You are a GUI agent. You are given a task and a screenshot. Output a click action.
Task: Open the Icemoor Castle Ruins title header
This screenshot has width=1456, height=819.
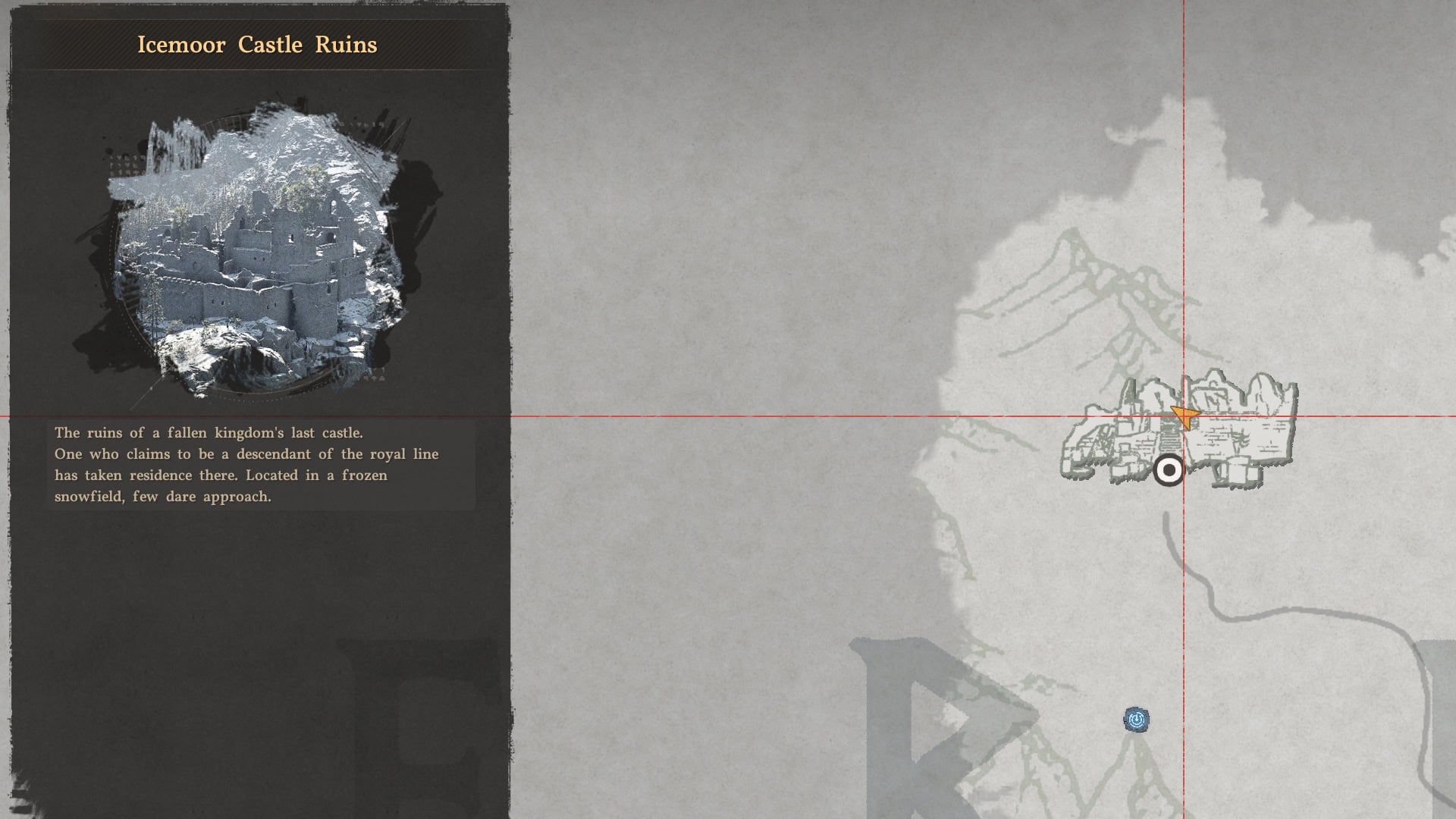click(256, 45)
